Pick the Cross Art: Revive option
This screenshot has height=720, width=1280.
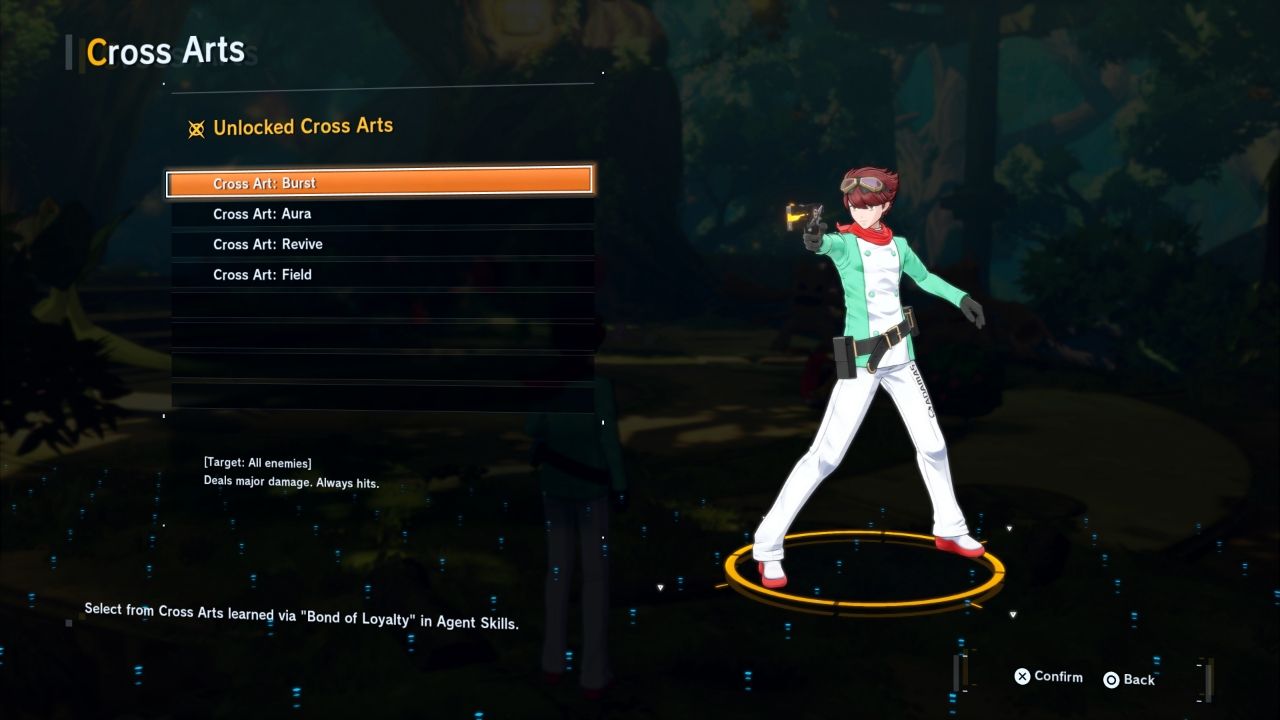click(x=380, y=244)
